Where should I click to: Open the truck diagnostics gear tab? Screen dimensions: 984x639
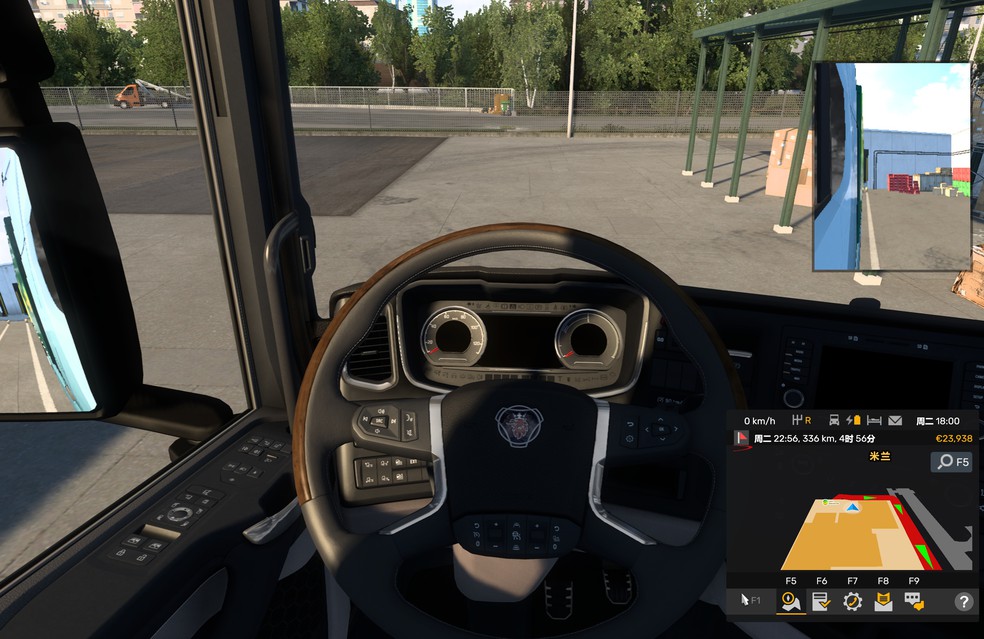coord(852,601)
